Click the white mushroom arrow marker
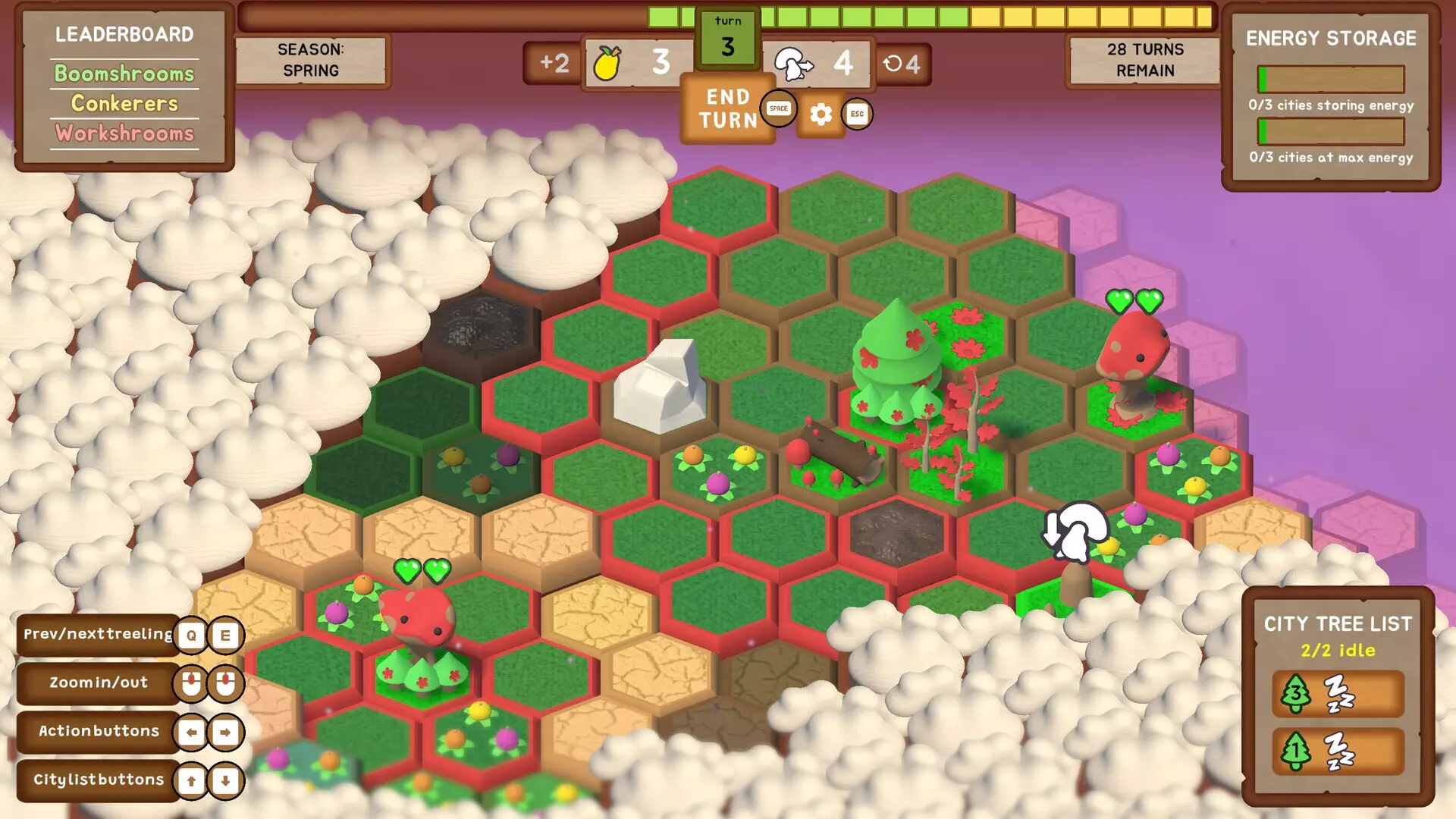 pyautogui.click(x=1077, y=531)
